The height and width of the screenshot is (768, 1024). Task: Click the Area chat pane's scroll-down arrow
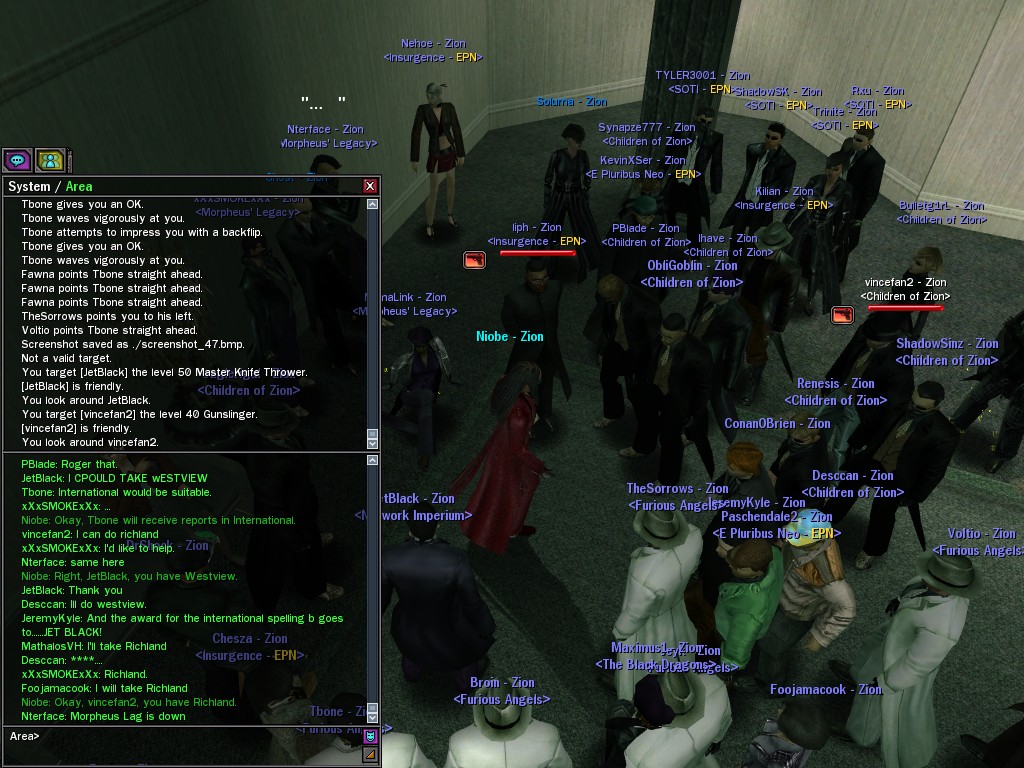(x=373, y=717)
